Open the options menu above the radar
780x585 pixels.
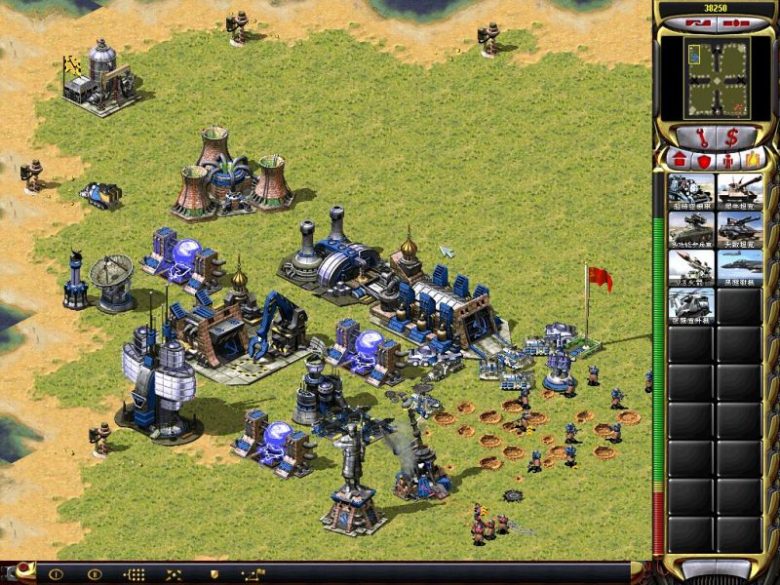click(734, 22)
